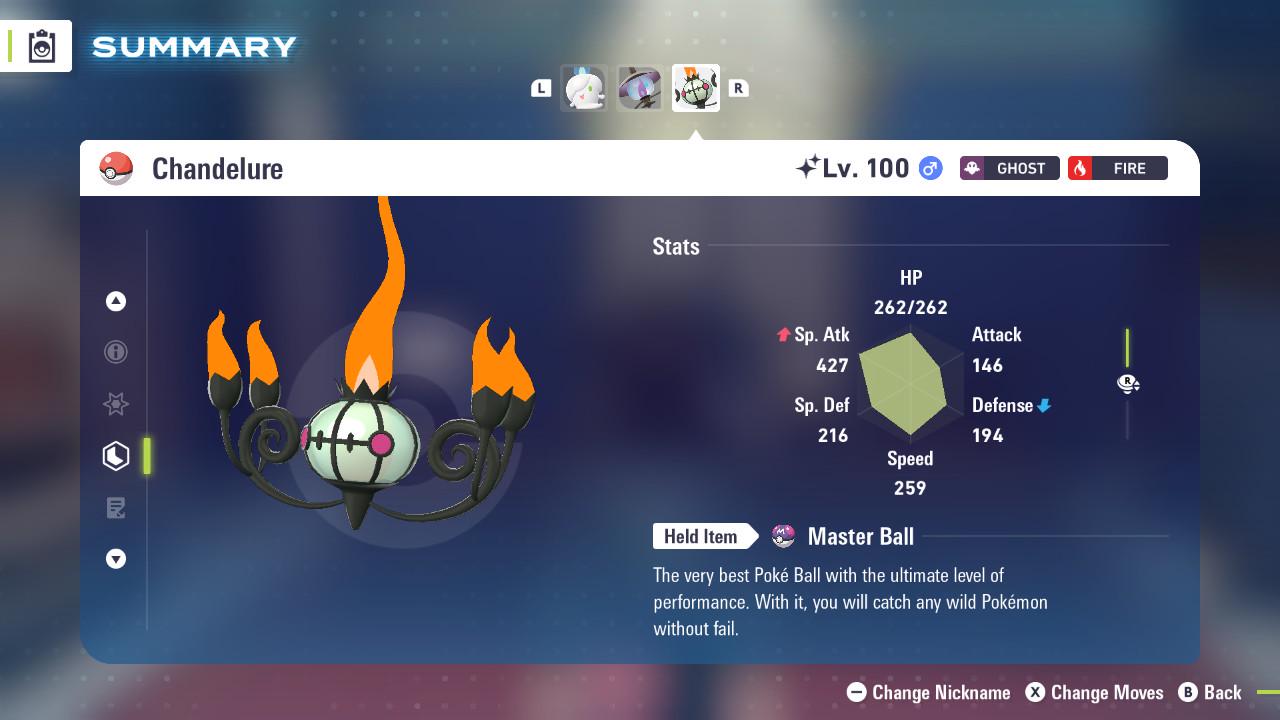Select the memories star icon in the sidebar
The width and height of the screenshot is (1280, 720).
(x=115, y=404)
